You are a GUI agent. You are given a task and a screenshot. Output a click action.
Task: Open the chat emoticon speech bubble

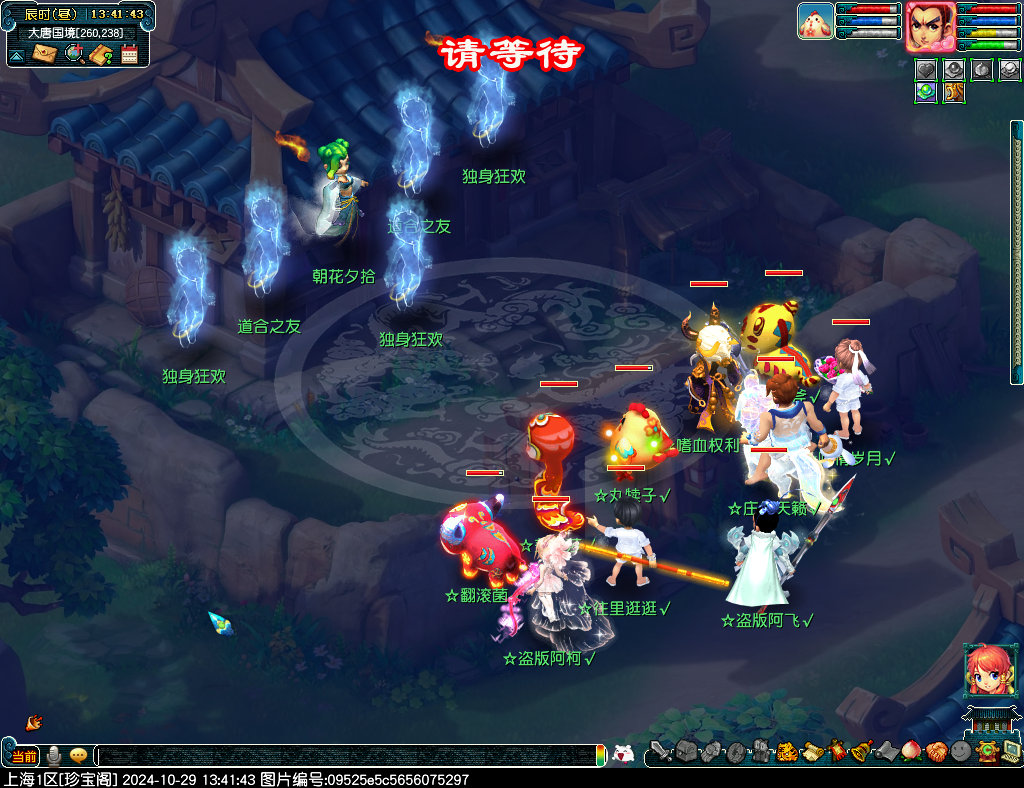coord(78,755)
